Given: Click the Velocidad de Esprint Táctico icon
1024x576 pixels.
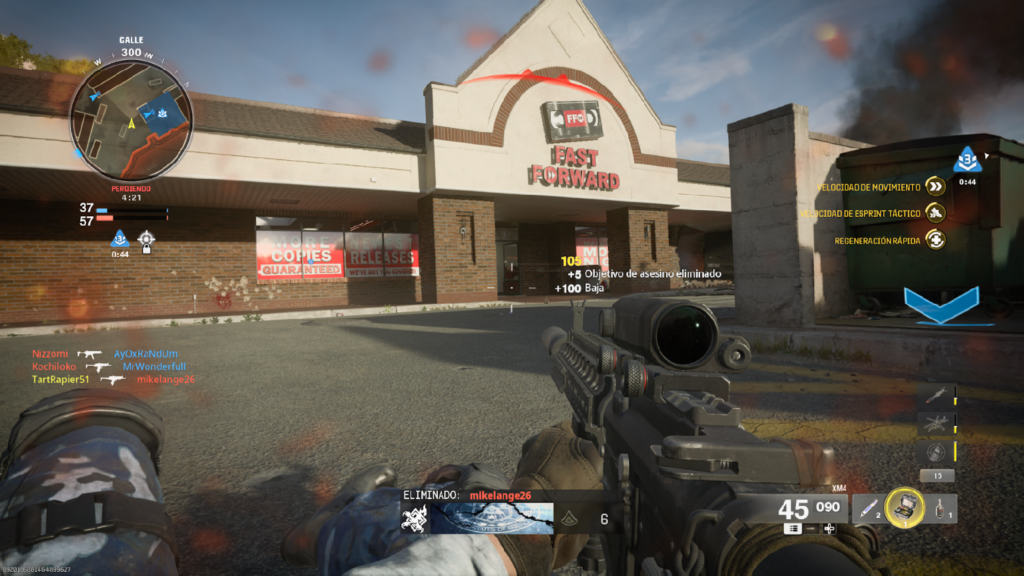Looking at the screenshot, I should click(935, 212).
